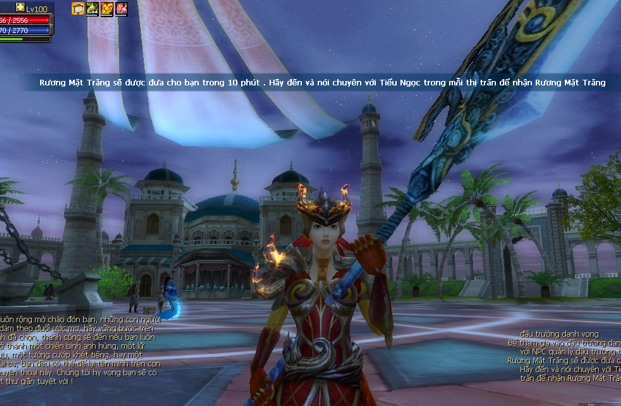
Task: Select the pink orb buff icon
Action: coord(121,9)
